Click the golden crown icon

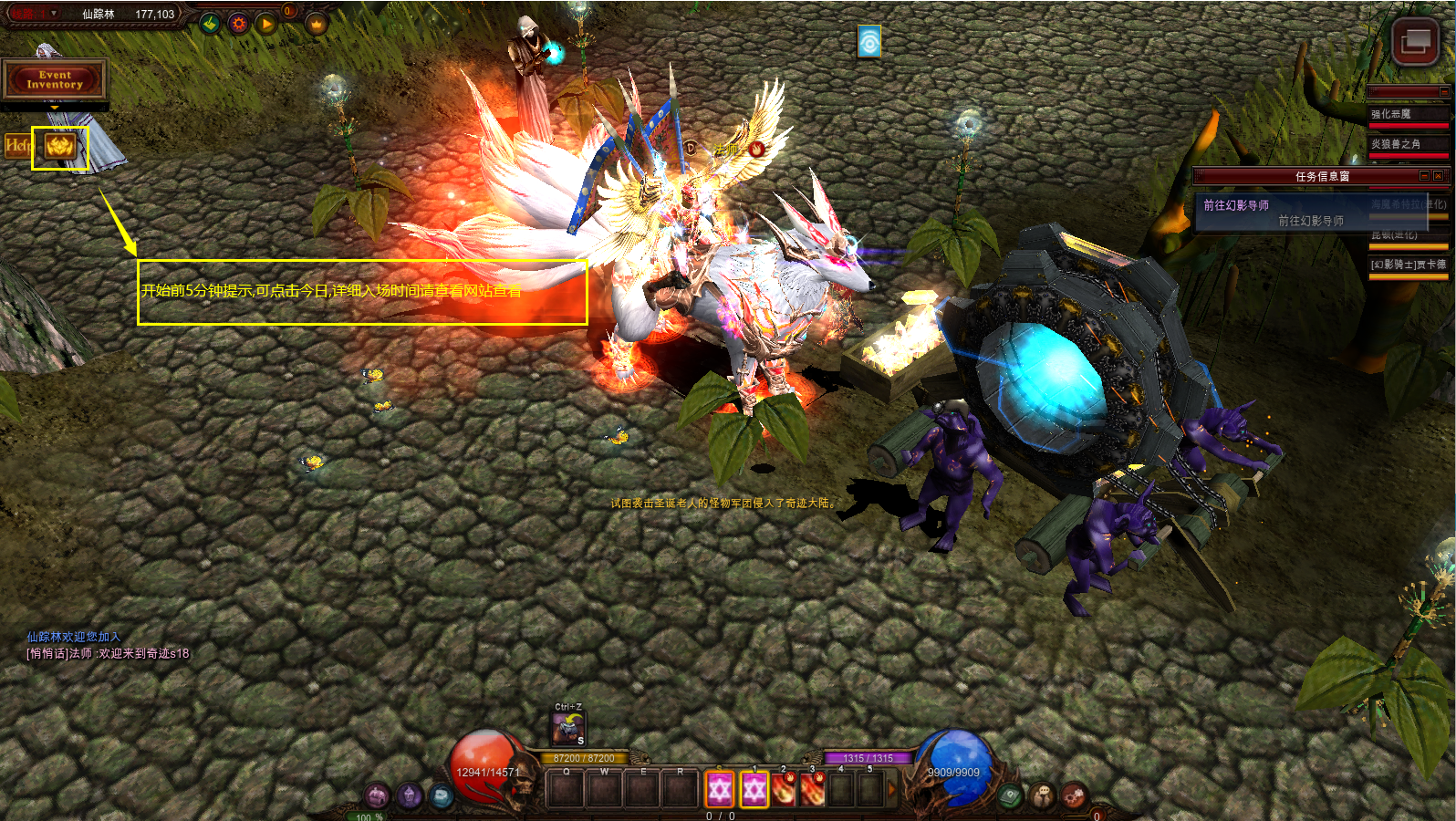tap(317, 24)
